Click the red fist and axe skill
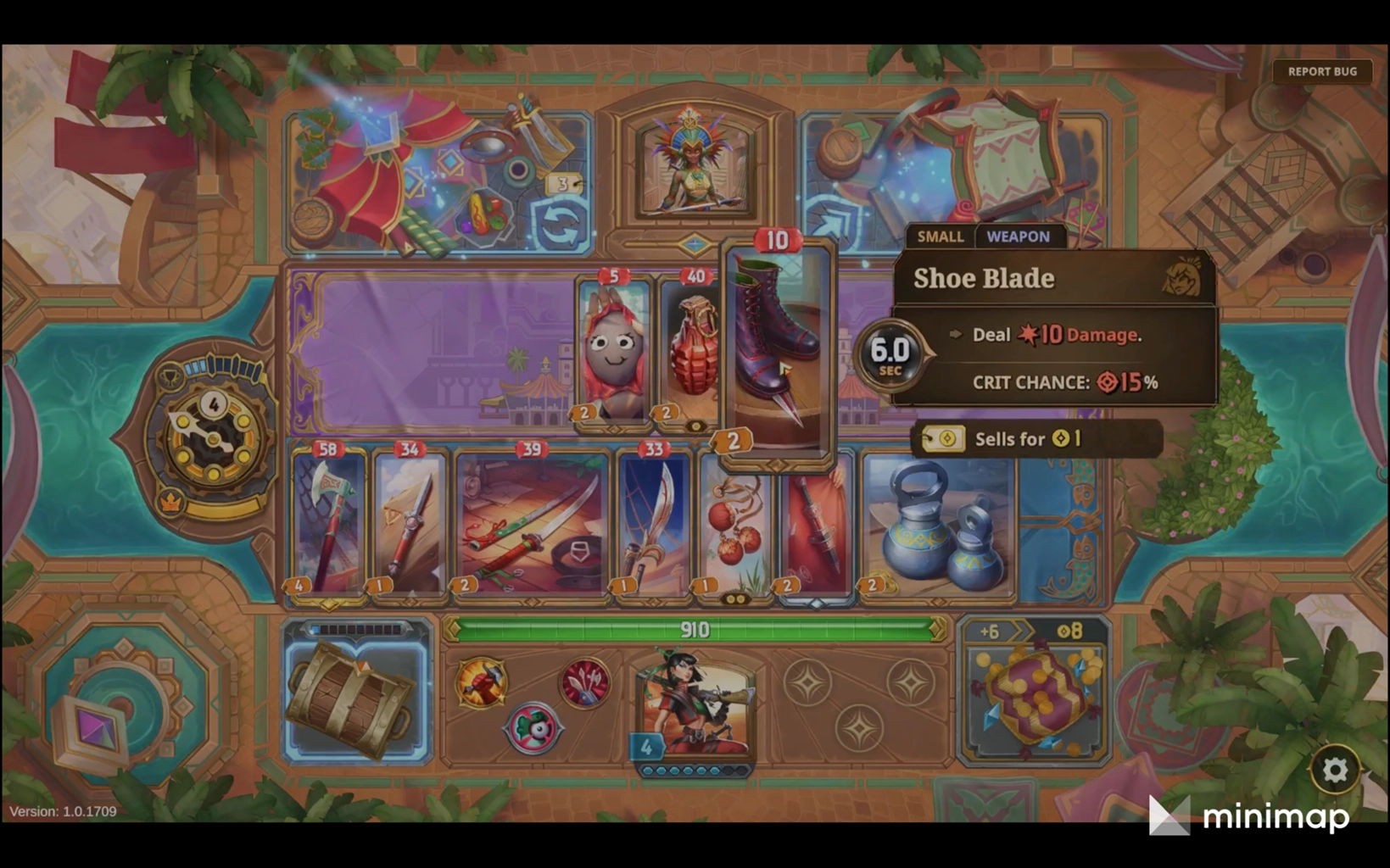 pos(482,682)
